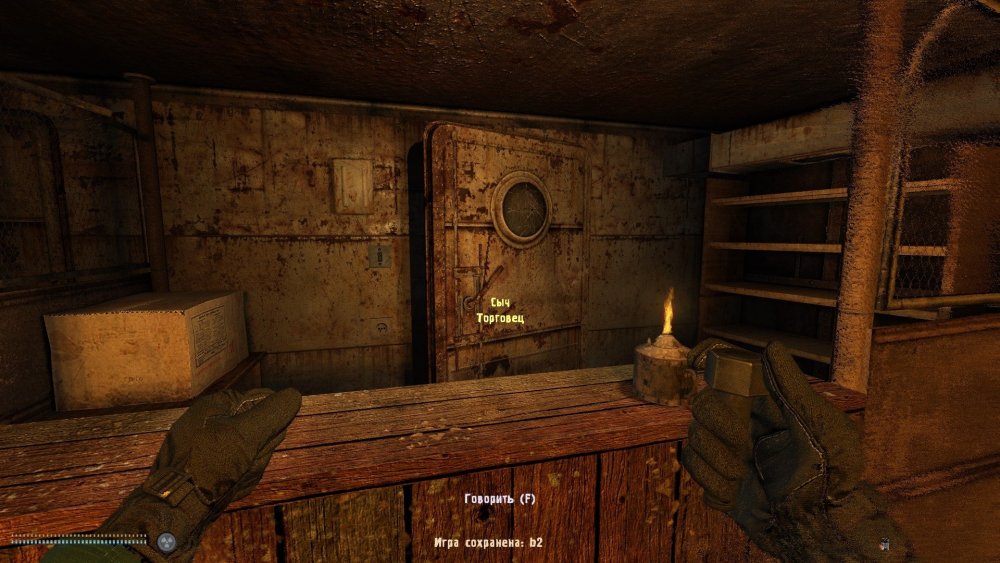The width and height of the screenshot is (1000, 563).
Task: Click the small equipped-item icon in the corner
Action: pyautogui.click(x=886, y=544)
